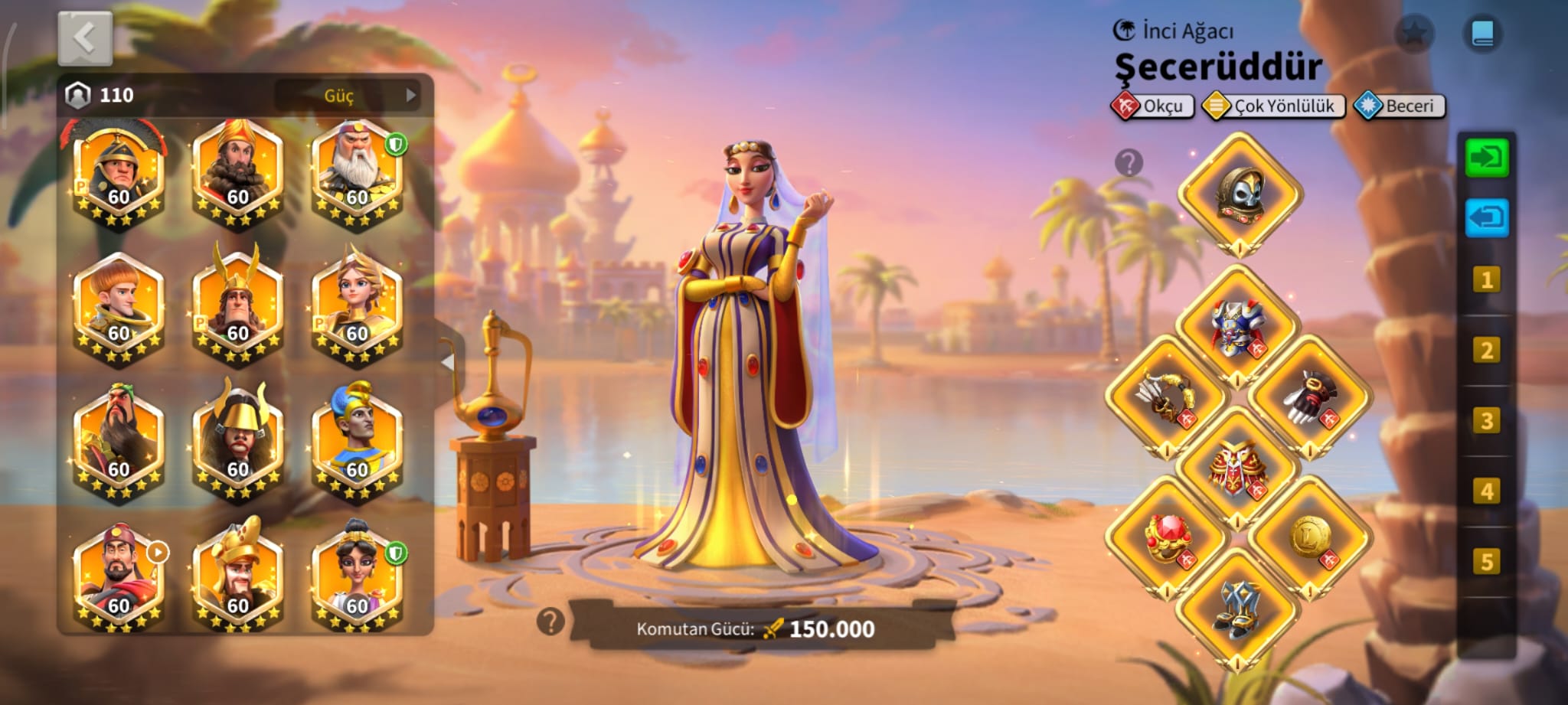Image resolution: width=1568 pixels, height=705 pixels.
Task: Open the ruby ring accessory slot
Action: [x=1165, y=537]
